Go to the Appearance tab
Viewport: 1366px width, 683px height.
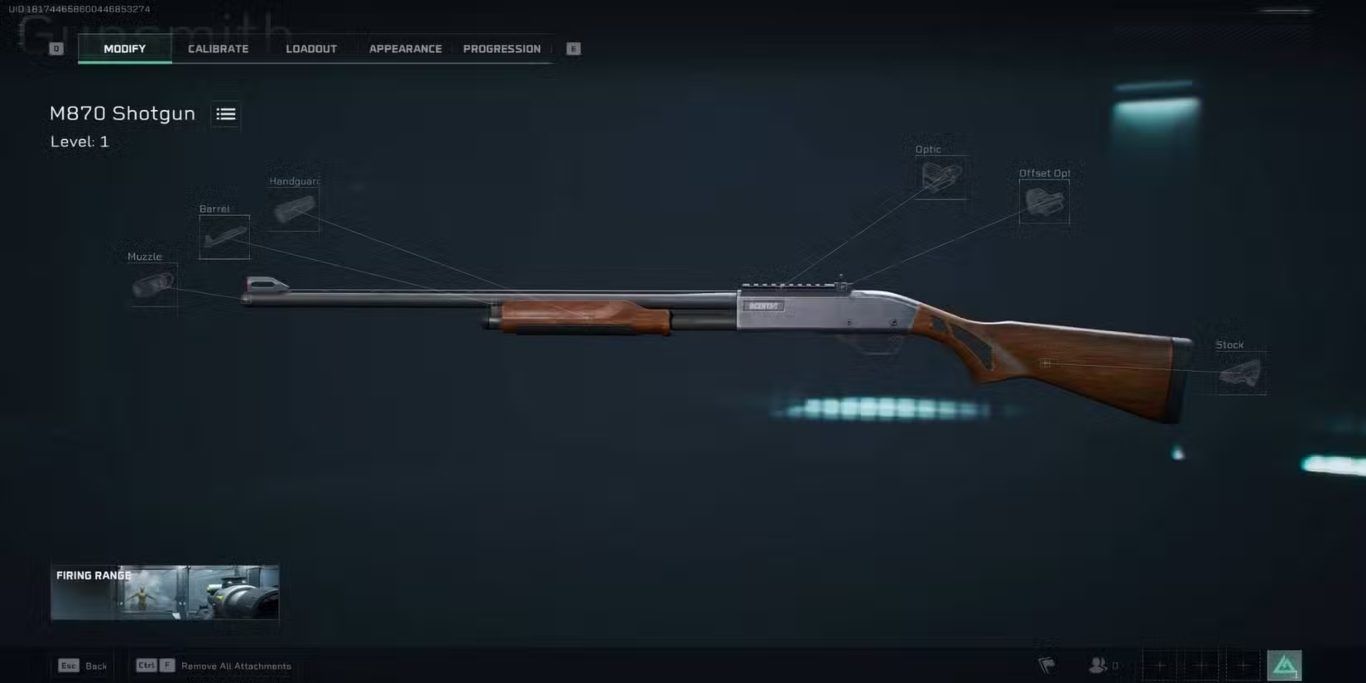click(x=405, y=49)
